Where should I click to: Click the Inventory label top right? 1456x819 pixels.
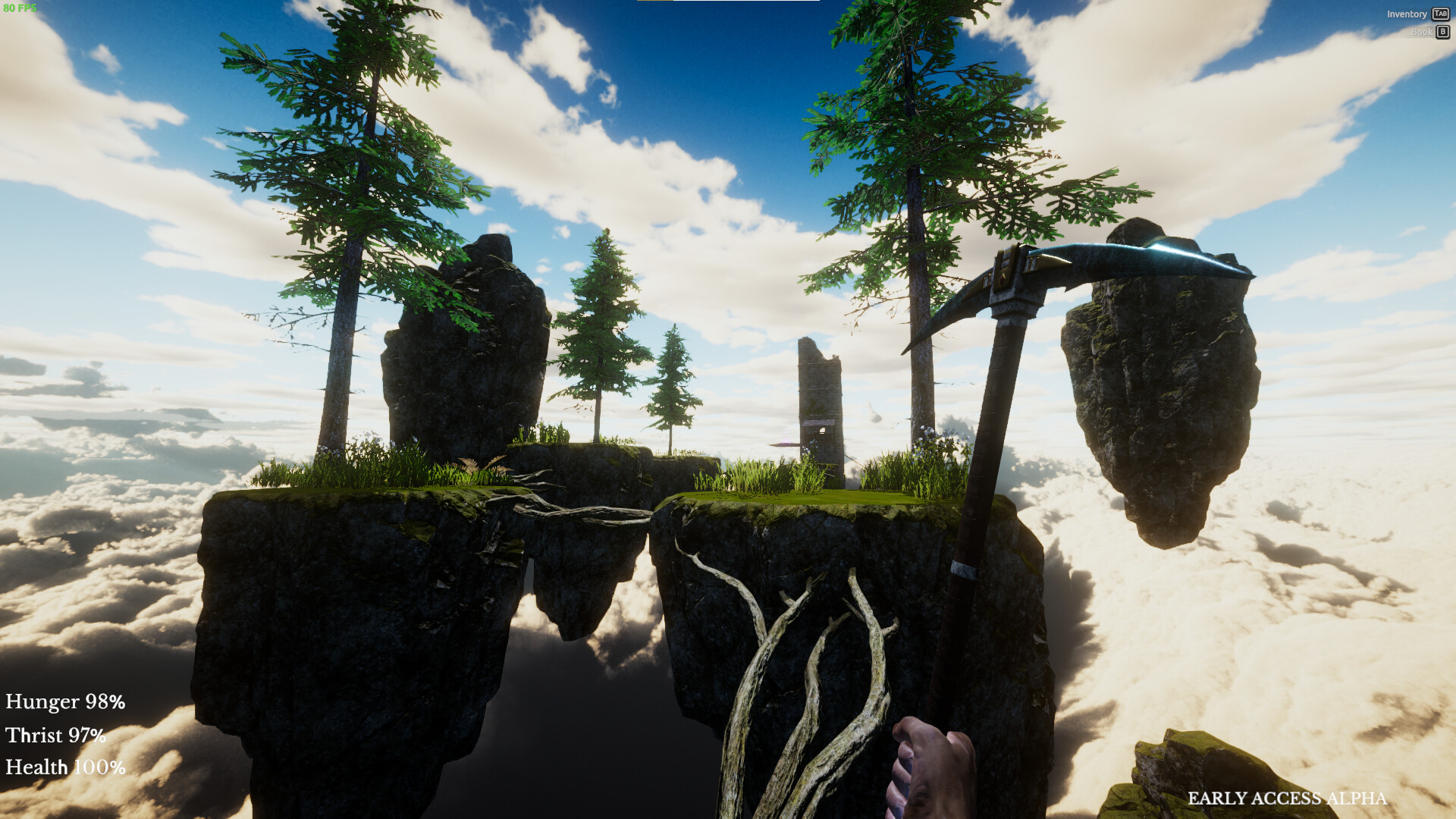coord(1407,14)
